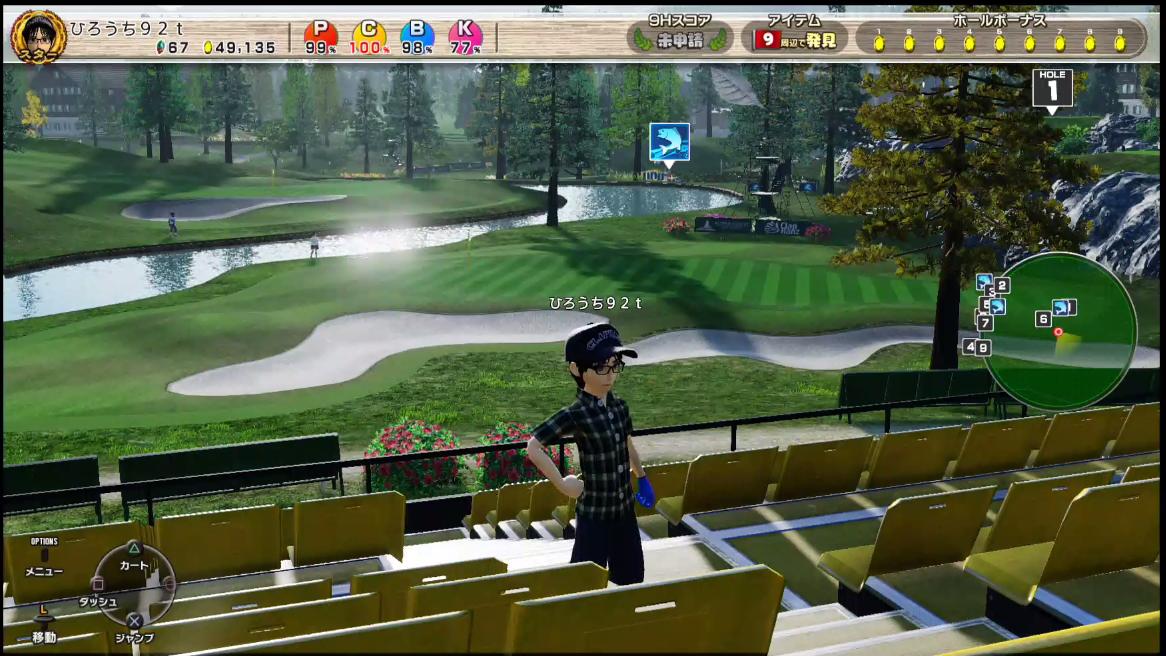Open the circular course minimap

pyautogui.click(x=1059, y=331)
